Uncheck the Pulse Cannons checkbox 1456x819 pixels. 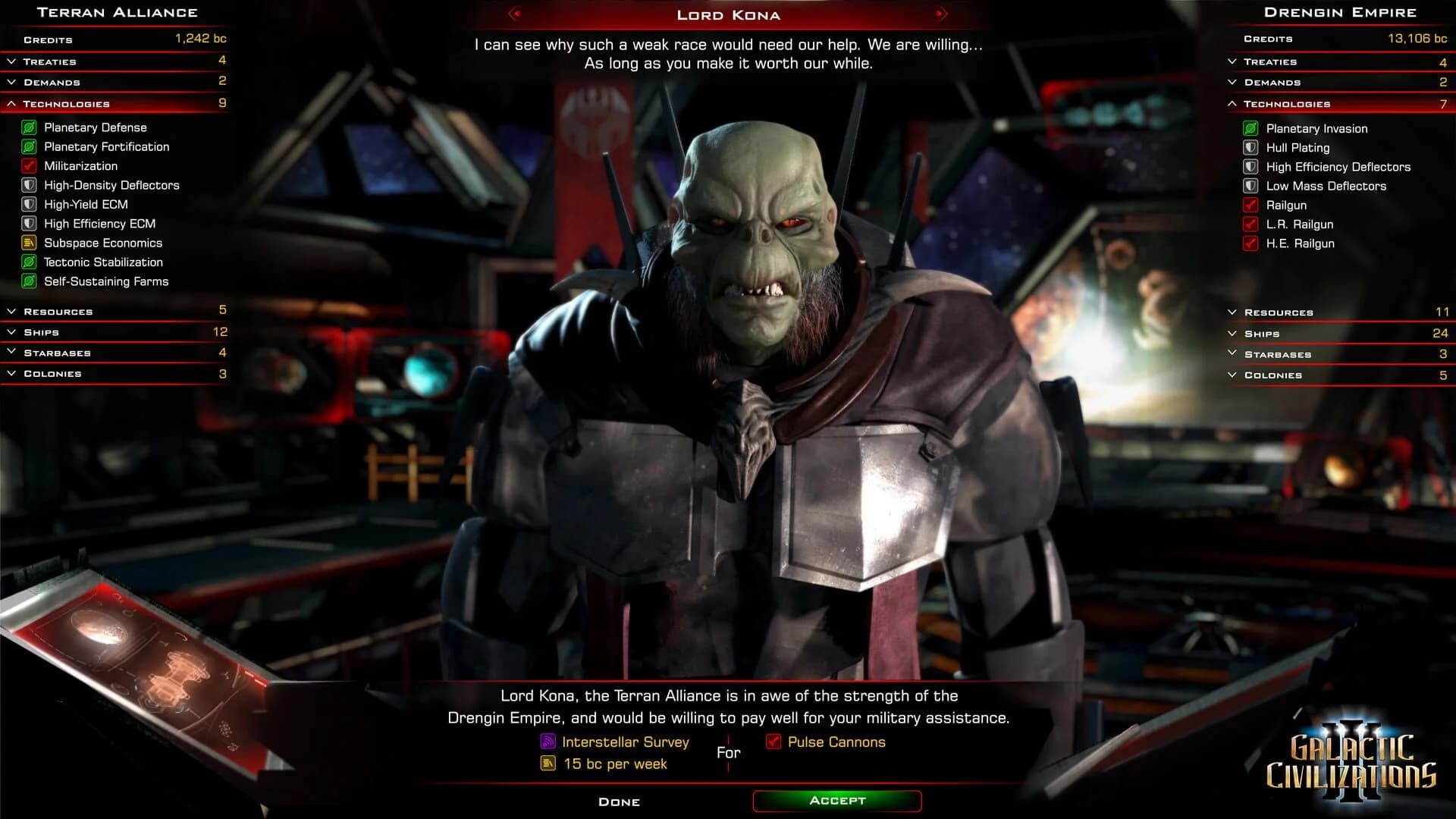pos(775,742)
